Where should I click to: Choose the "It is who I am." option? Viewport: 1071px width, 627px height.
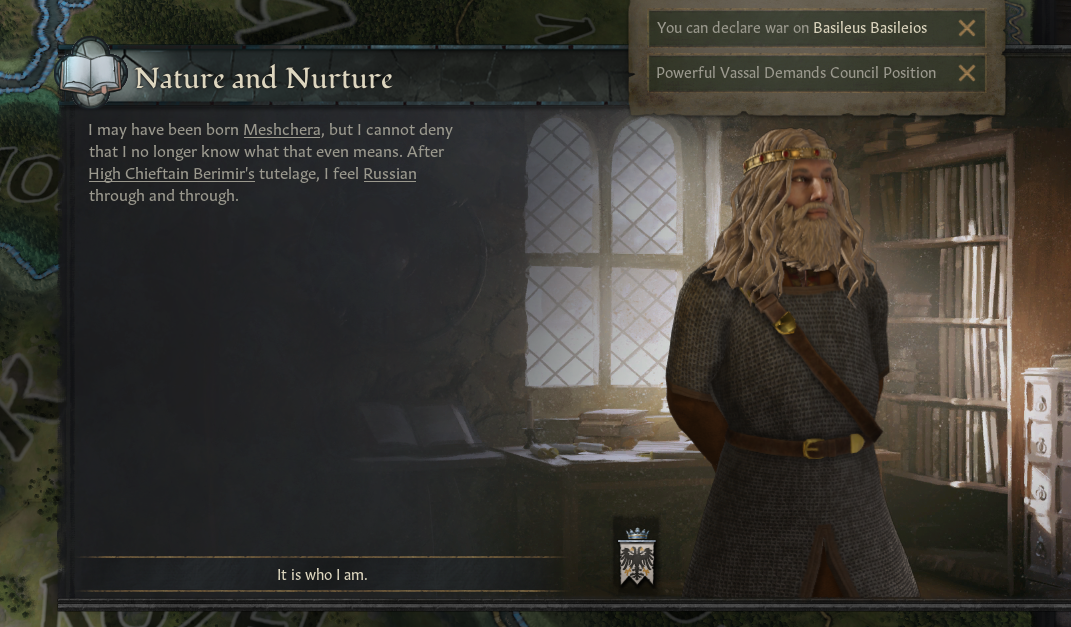tap(322, 575)
